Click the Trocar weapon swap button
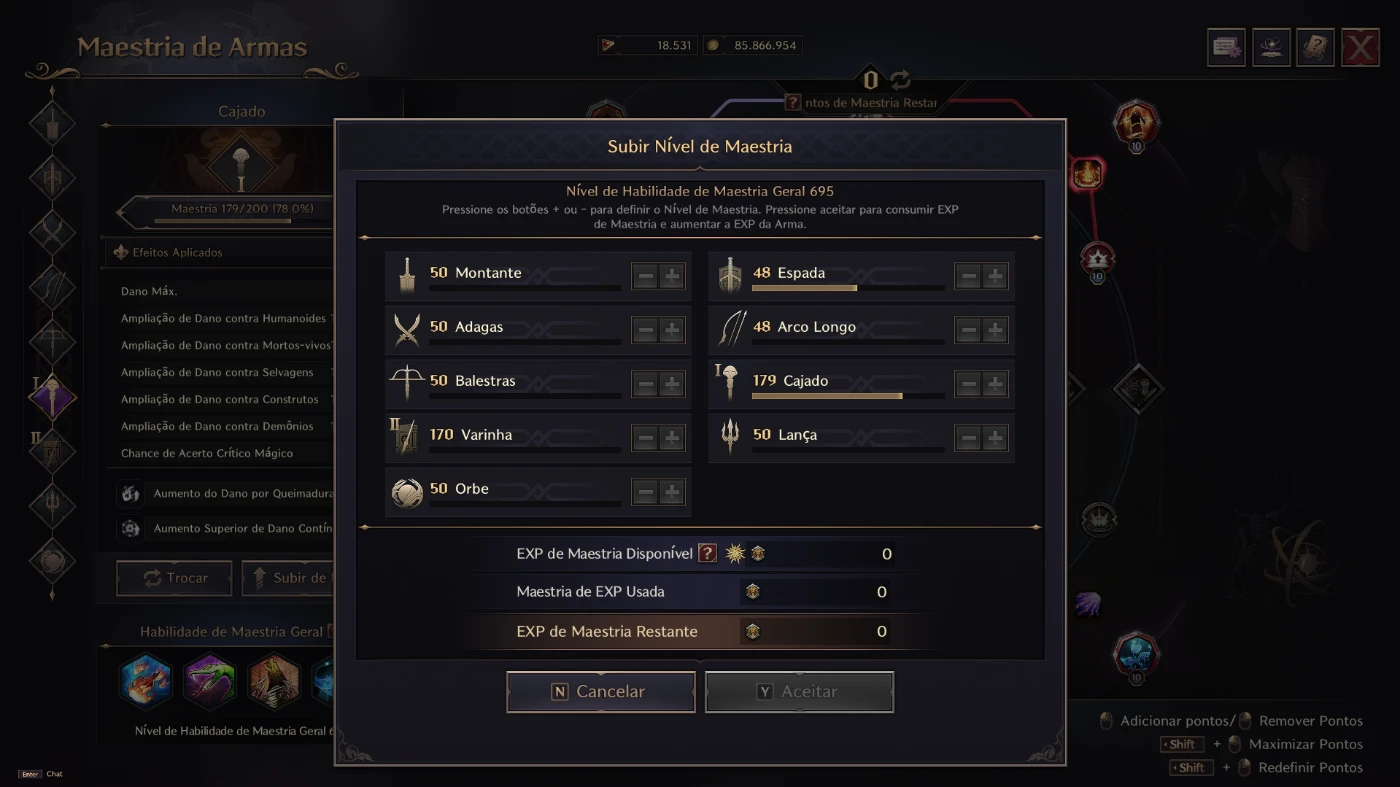The height and width of the screenshot is (787, 1400). [x=174, y=578]
